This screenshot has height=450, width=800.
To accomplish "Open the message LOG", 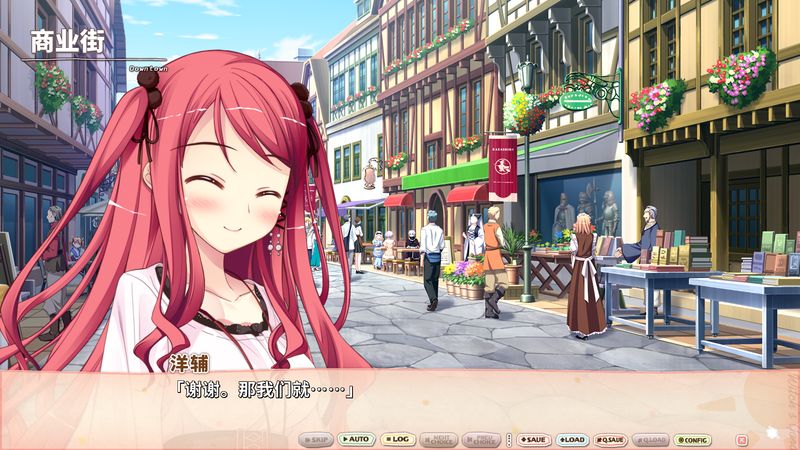I will 397,440.
